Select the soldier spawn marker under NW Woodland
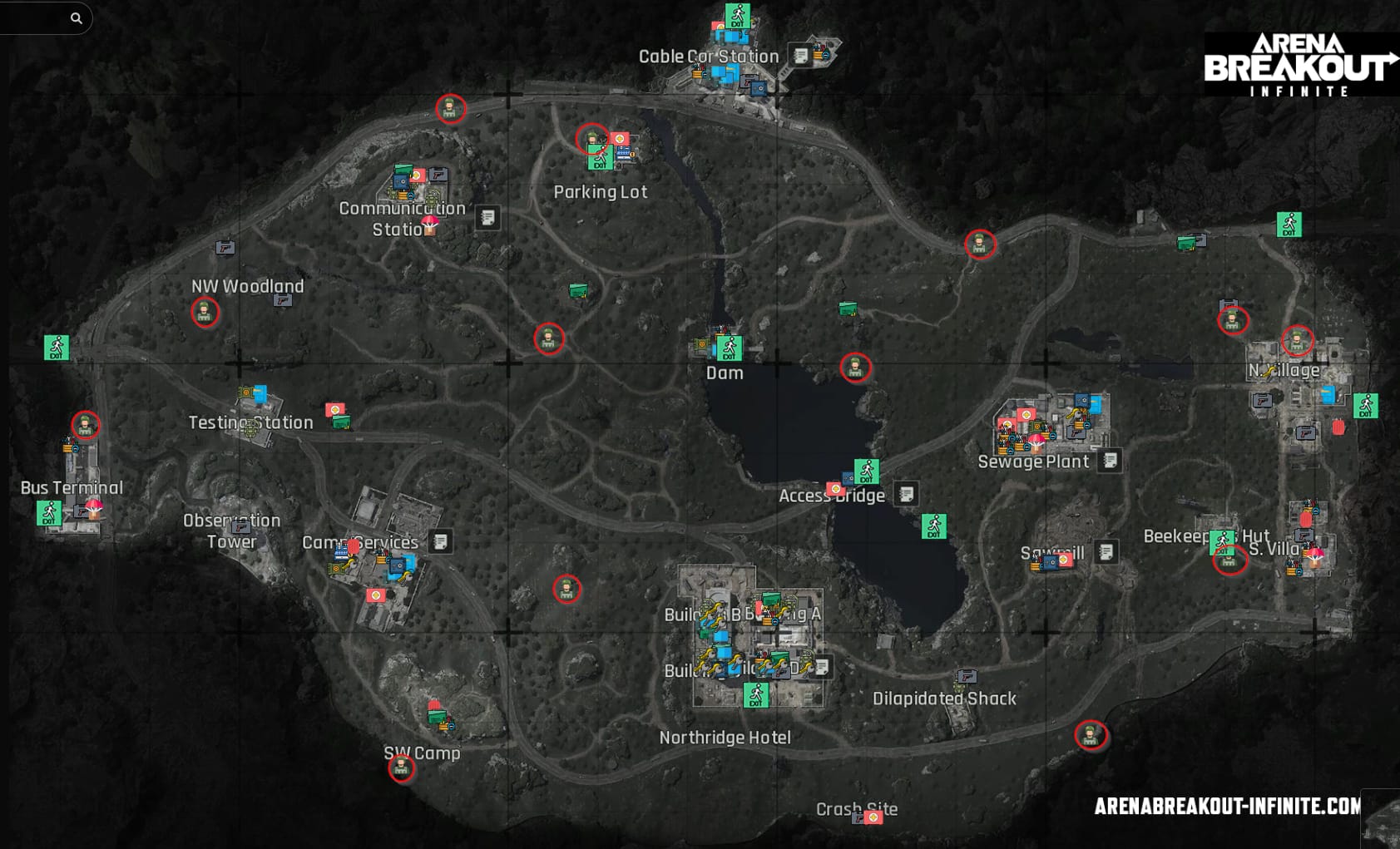This screenshot has height=849, width=1400. point(205,313)
